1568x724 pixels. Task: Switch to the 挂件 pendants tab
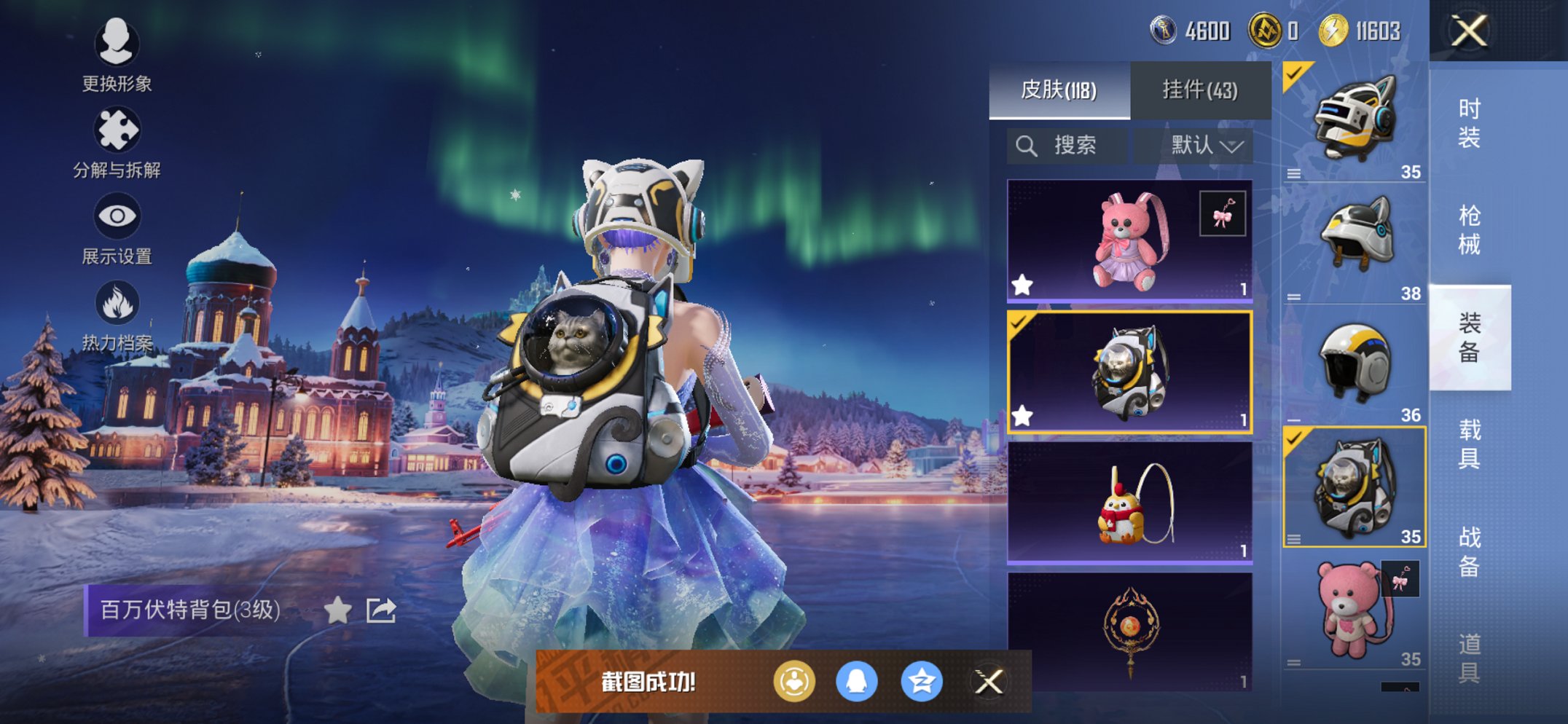1200,90
